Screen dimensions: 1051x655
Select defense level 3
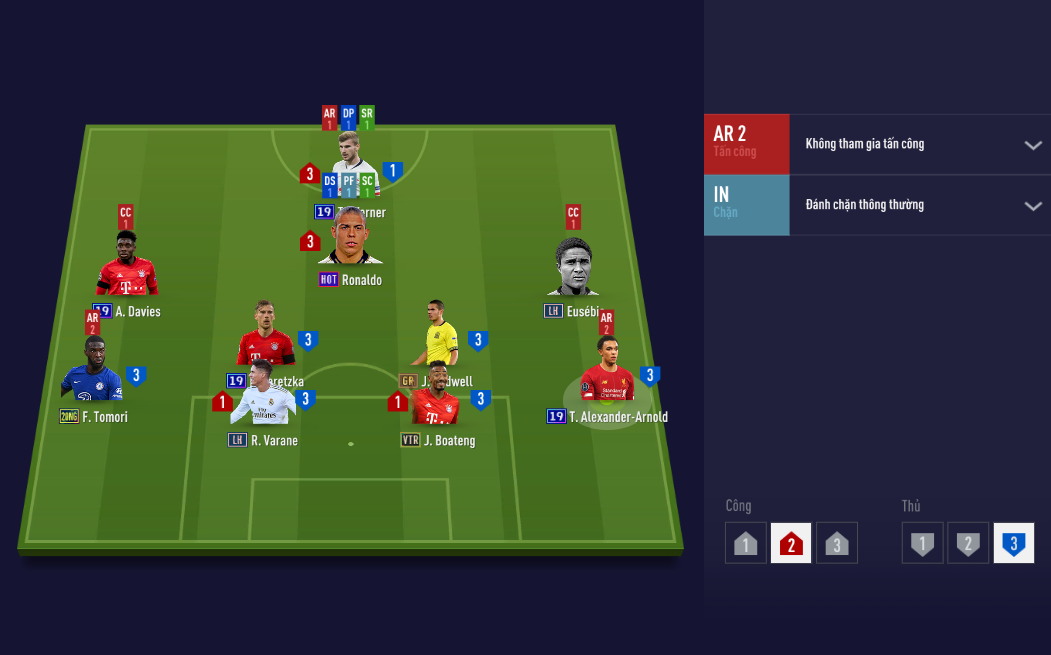point(1013,543)
